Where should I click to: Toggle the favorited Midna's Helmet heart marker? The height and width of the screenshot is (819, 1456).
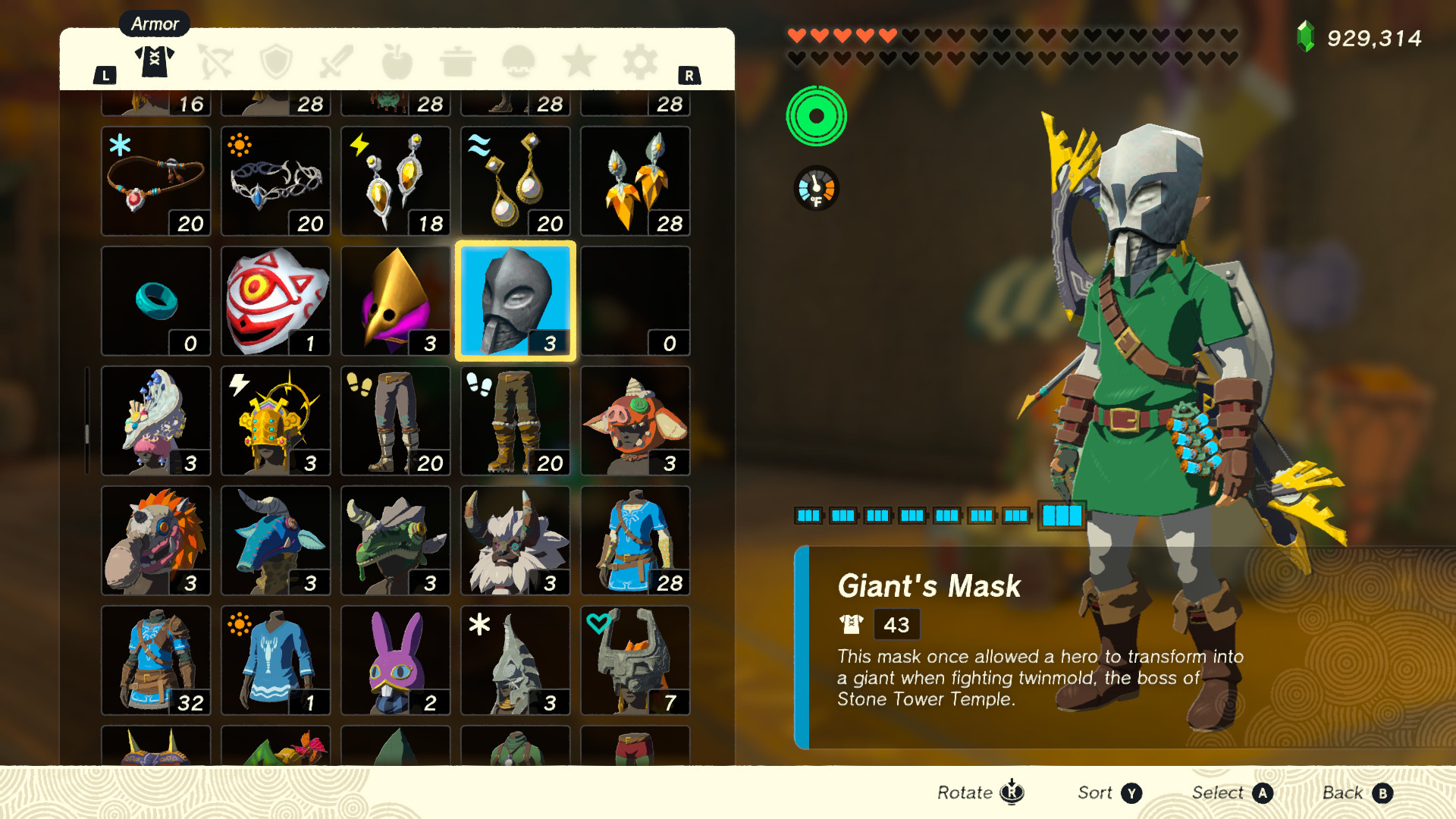point(600,623)
